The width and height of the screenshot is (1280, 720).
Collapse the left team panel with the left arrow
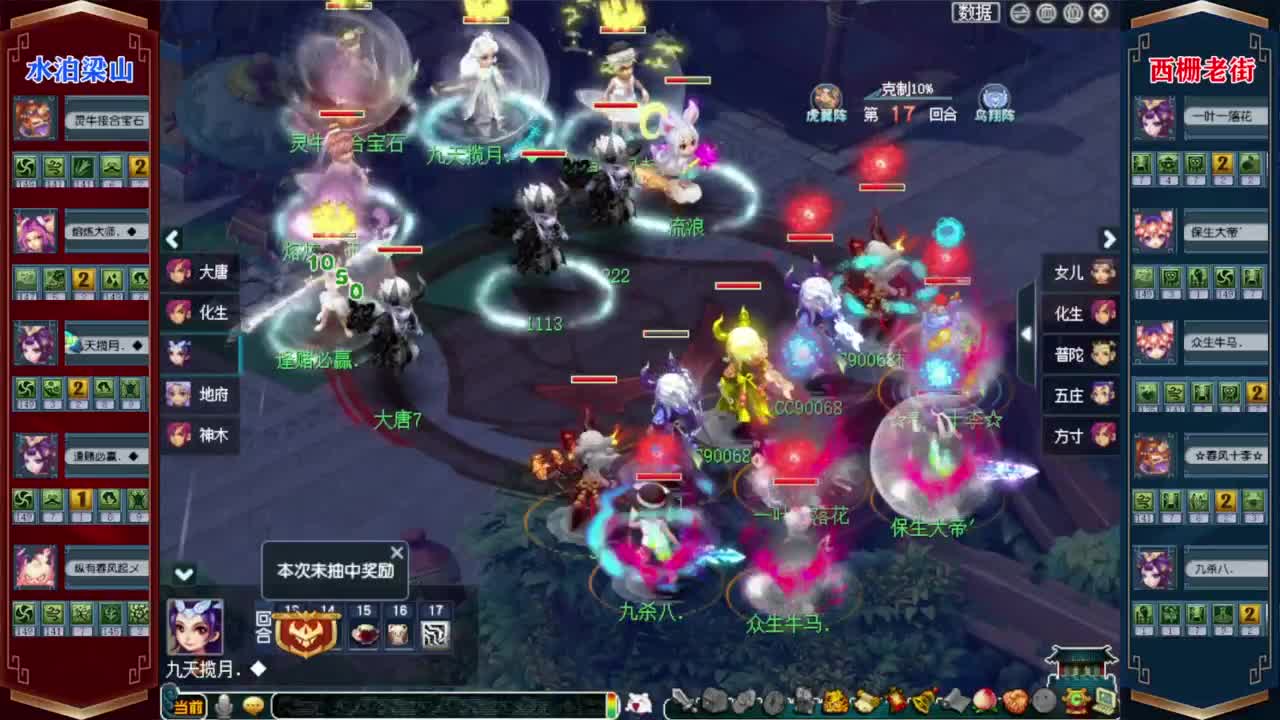point(172,240)
